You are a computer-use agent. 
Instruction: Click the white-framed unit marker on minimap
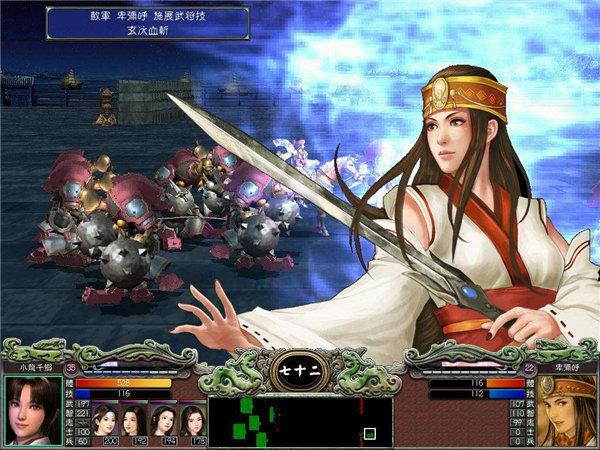click(370, 434)
